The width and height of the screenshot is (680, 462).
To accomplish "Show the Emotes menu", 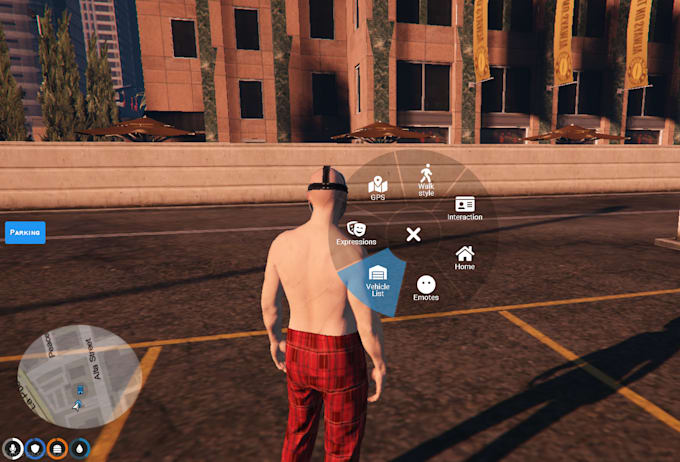I will [426, 288].
